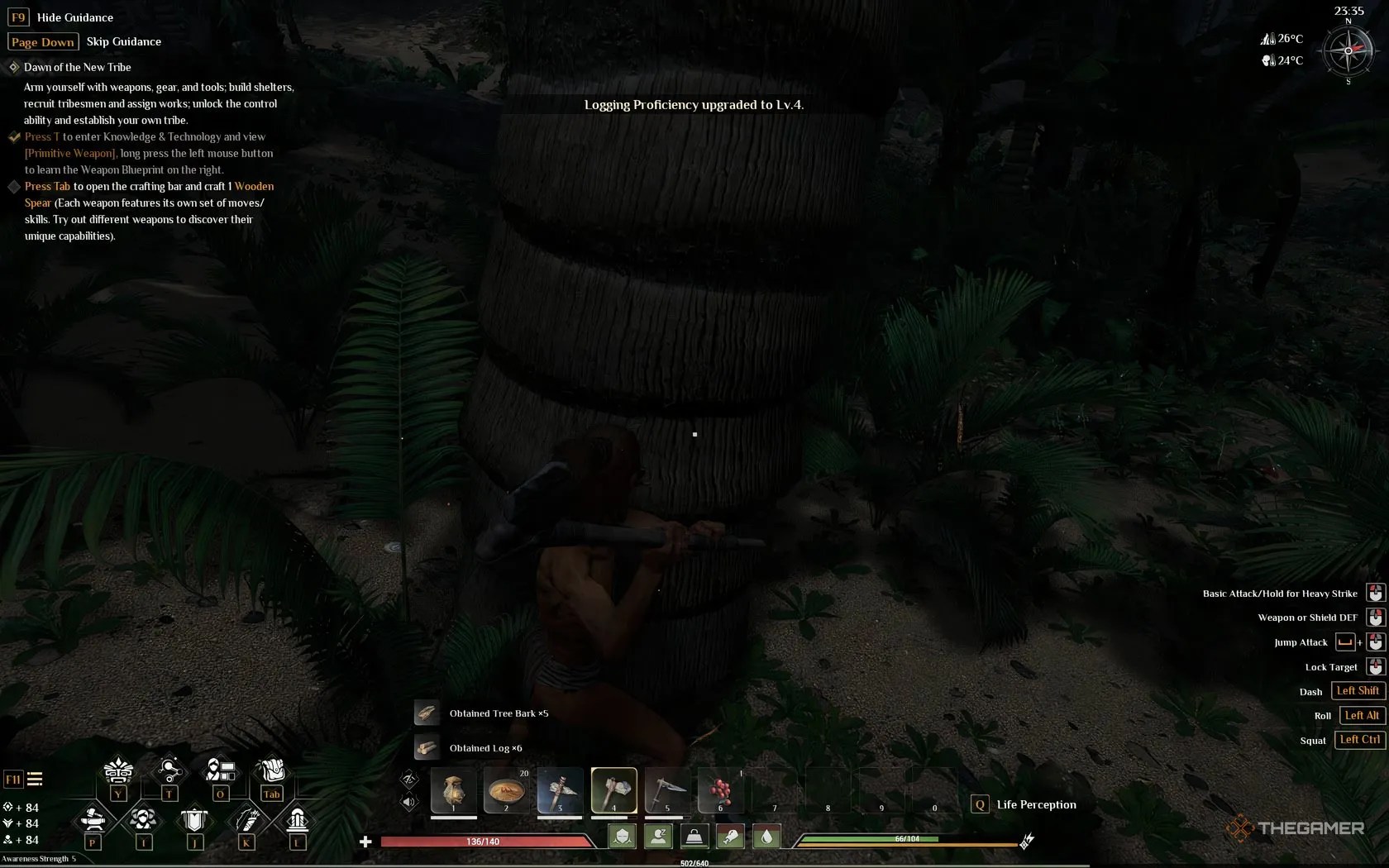Click the red health bar showing 136/140

tap(484, 841)
